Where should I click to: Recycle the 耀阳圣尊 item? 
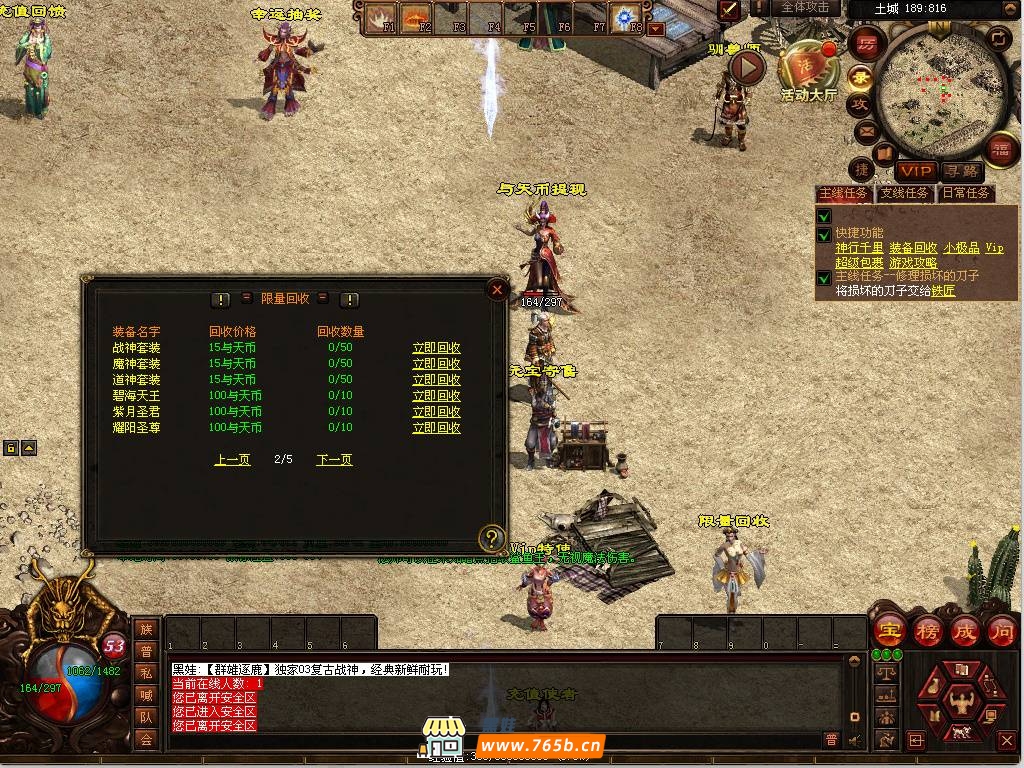click(x=436, y=428)
